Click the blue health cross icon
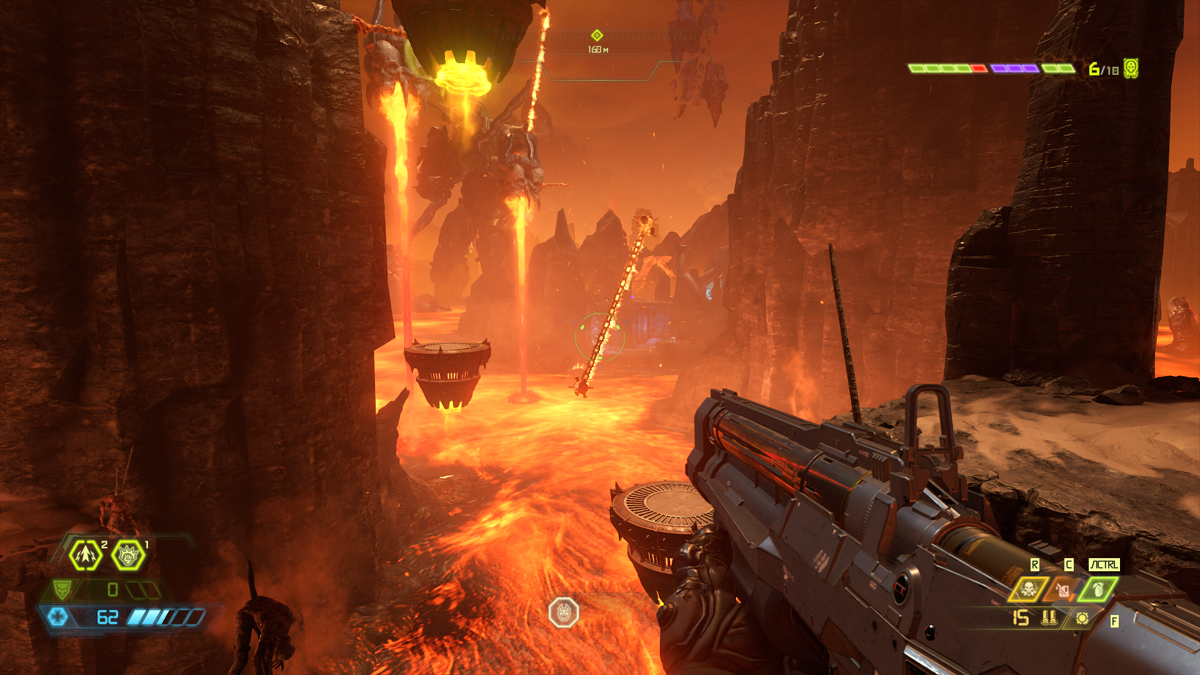 [58, 616]
